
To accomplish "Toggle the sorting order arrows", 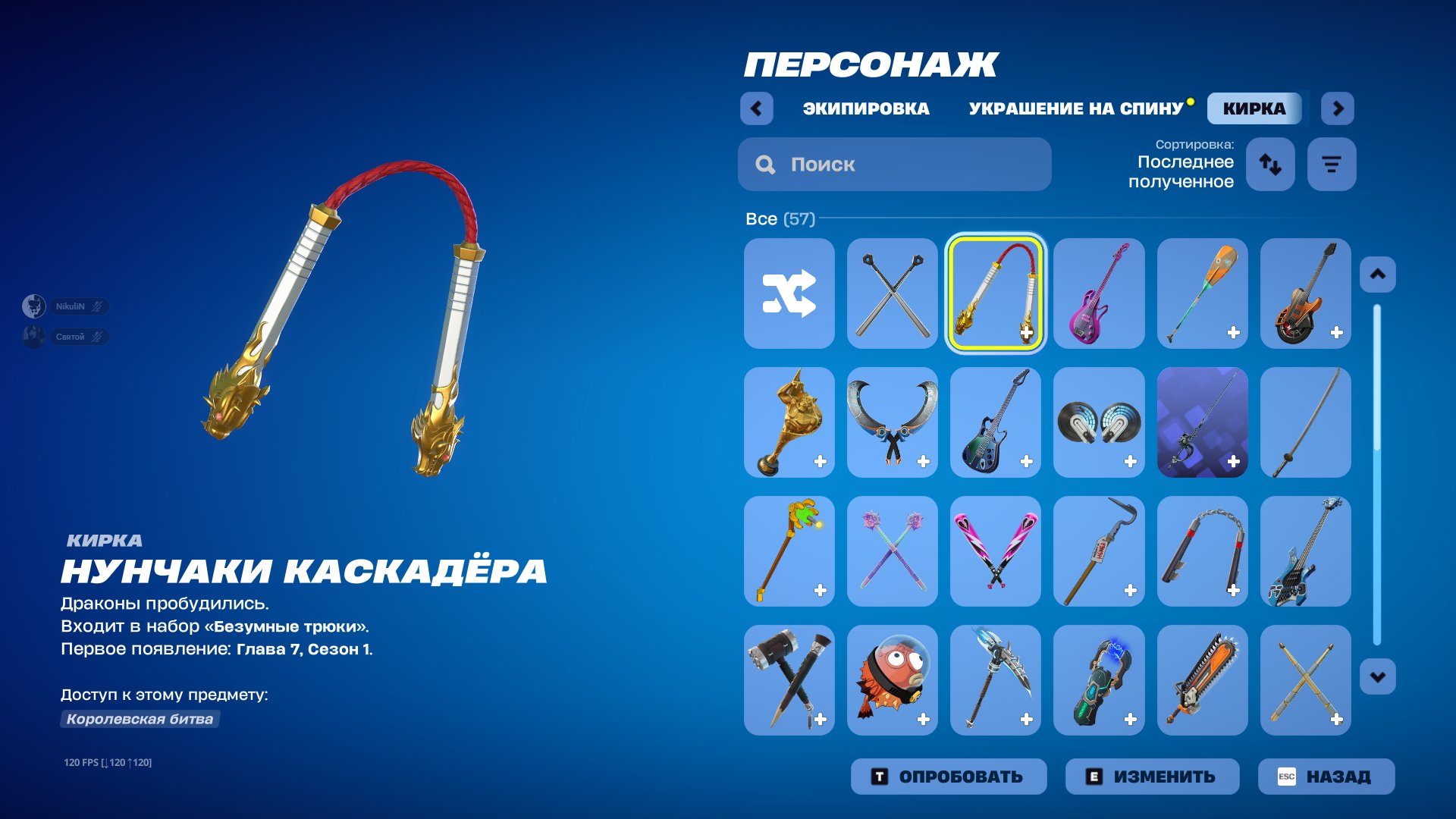I will coord(1270,164).
